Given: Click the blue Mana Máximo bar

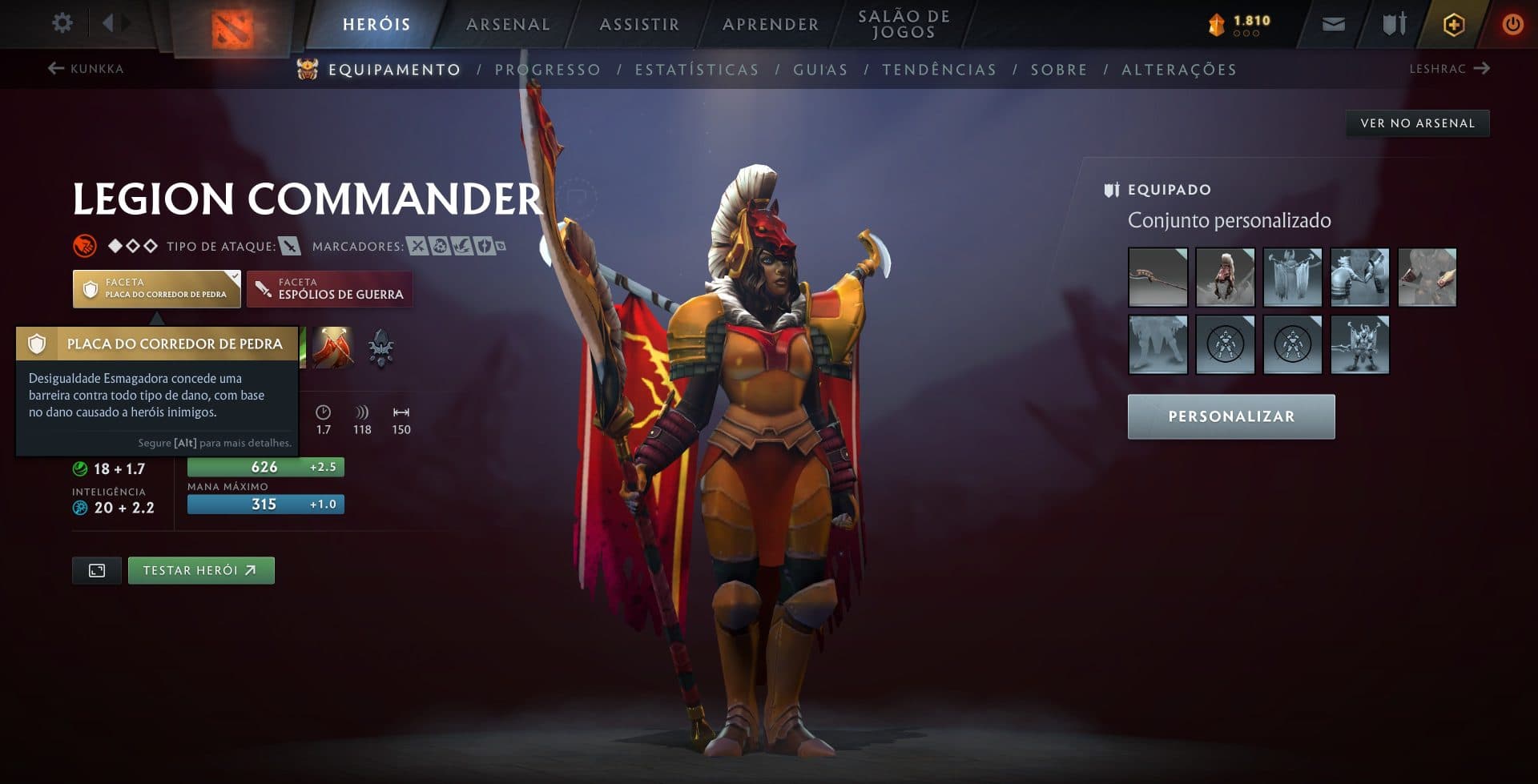Looking at the screenshot, I should pyautogui.click(x=264, y=504).
